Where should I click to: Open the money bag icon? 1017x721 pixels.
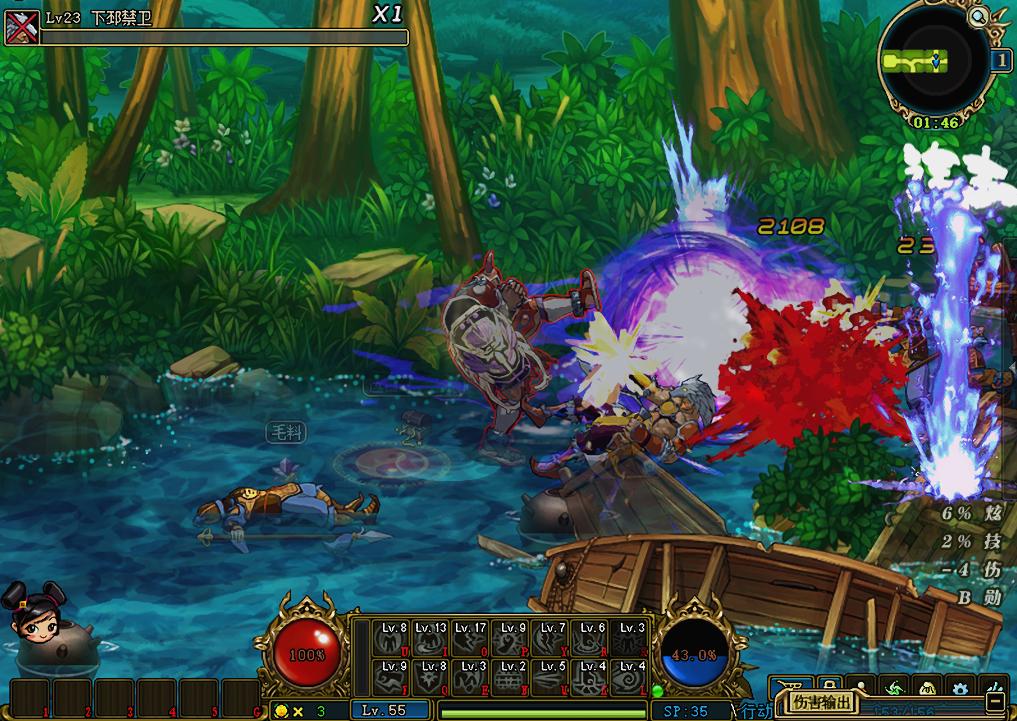(929, 688)
